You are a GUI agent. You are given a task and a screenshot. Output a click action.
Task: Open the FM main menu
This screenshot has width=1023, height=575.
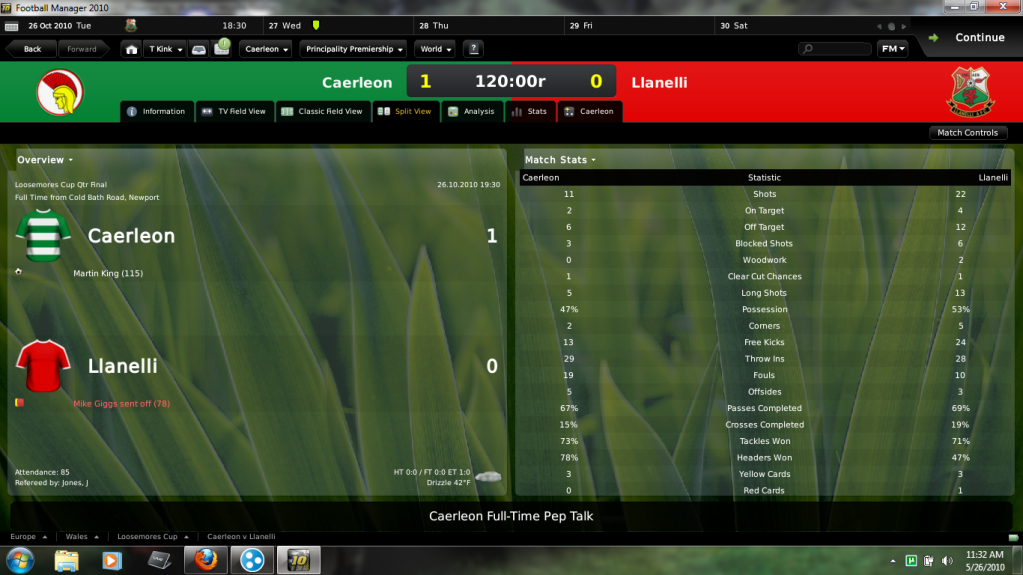pos(892,49)
